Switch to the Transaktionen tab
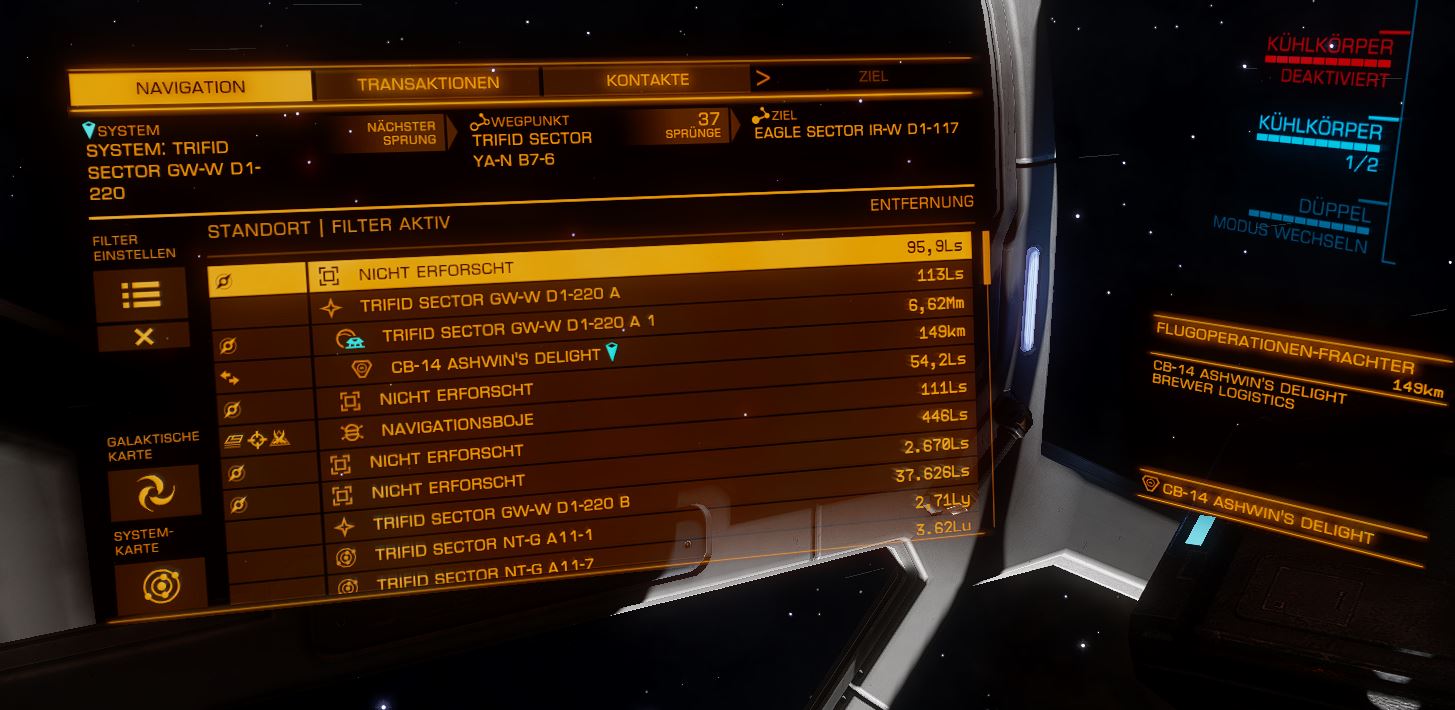1455x710 pixels. tap(428, 84)
